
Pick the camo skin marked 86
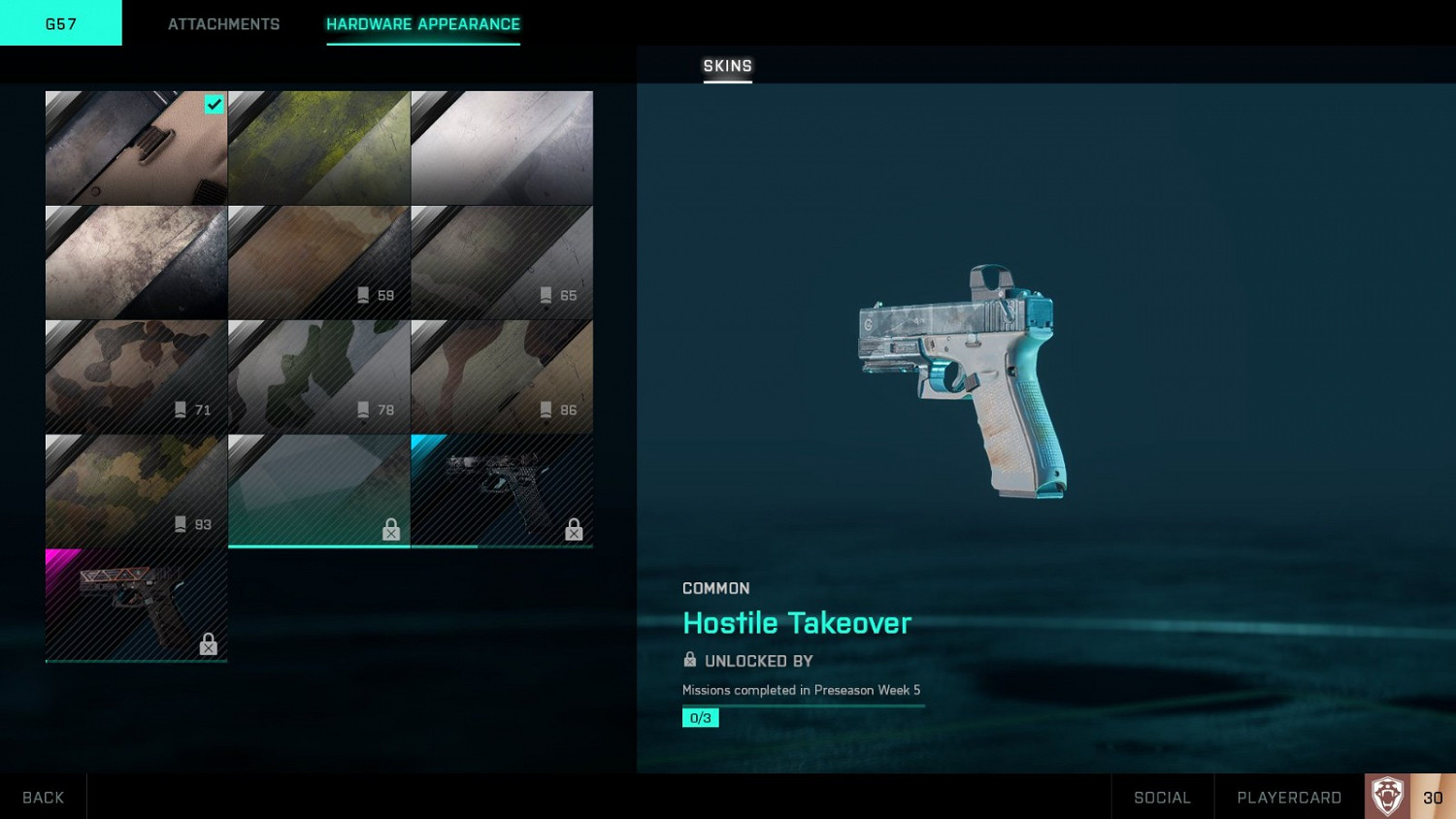click(x=502, y=377)
